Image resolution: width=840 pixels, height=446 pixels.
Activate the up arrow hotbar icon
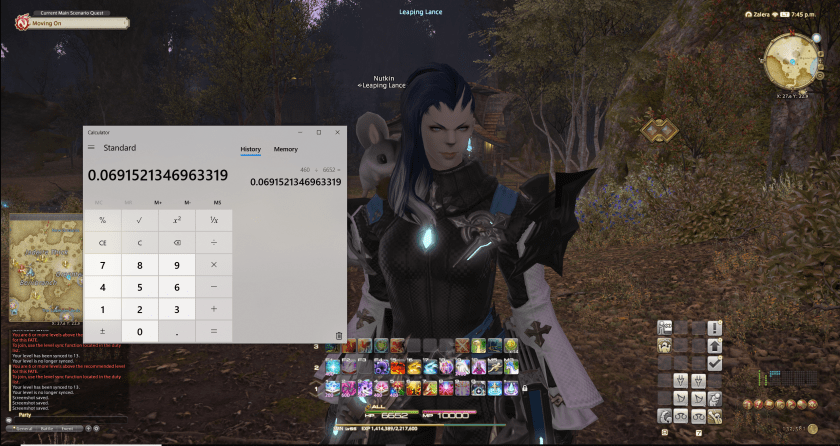pos(714,345)
